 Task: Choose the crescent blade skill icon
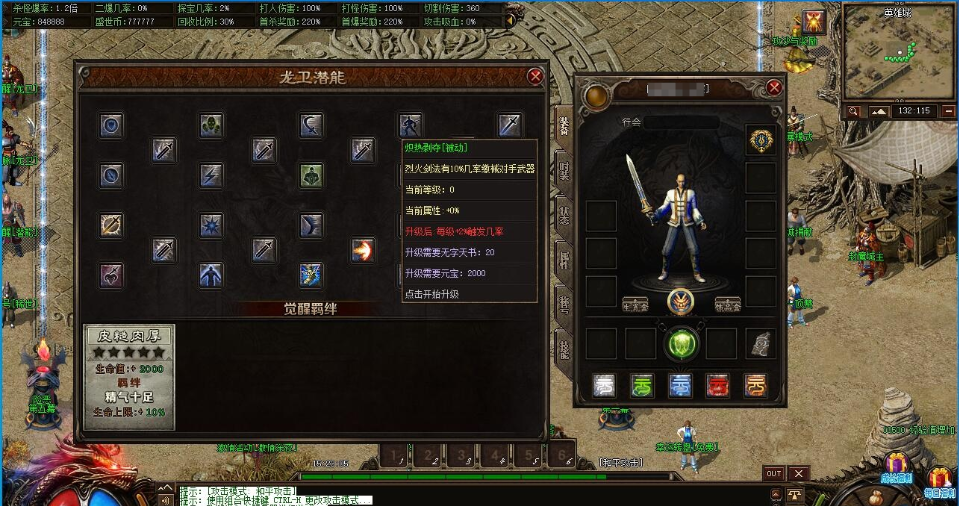pyautogui.click(x=311, y=125)
